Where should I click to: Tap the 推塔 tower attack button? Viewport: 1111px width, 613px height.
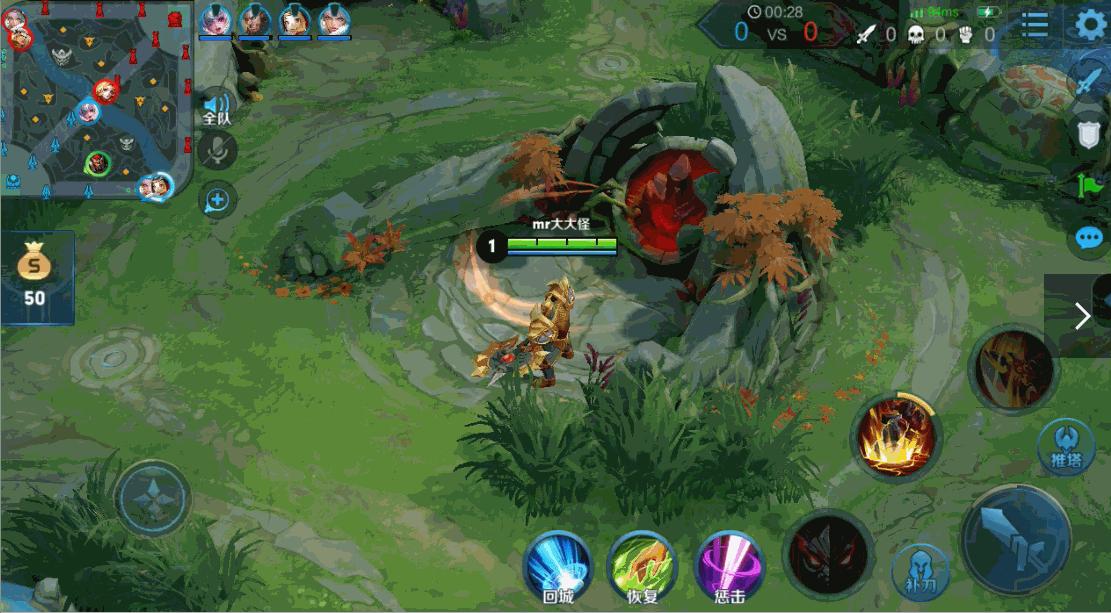click(x=1064, y=445)
